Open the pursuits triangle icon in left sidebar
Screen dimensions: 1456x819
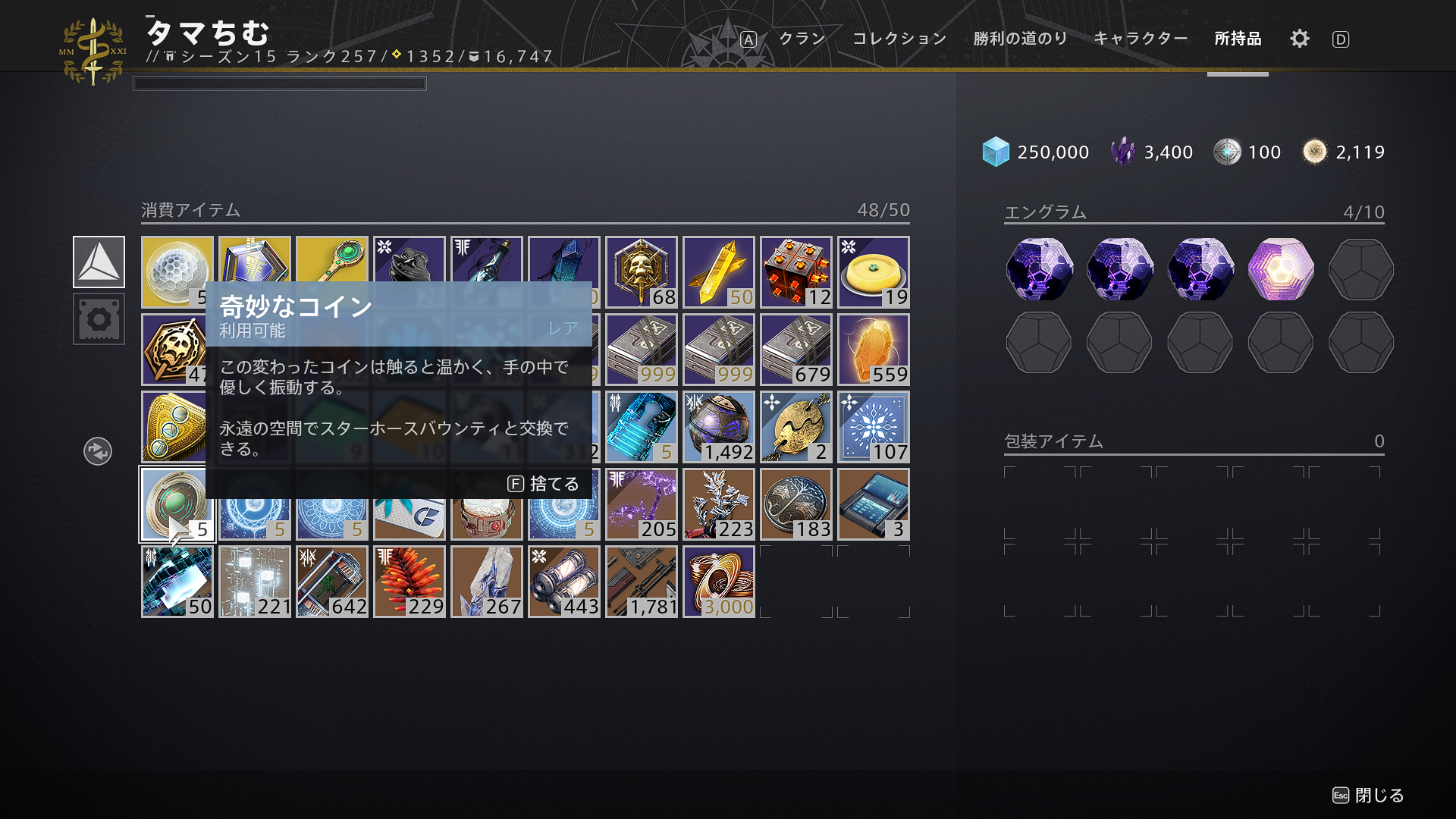click(99, 262)
